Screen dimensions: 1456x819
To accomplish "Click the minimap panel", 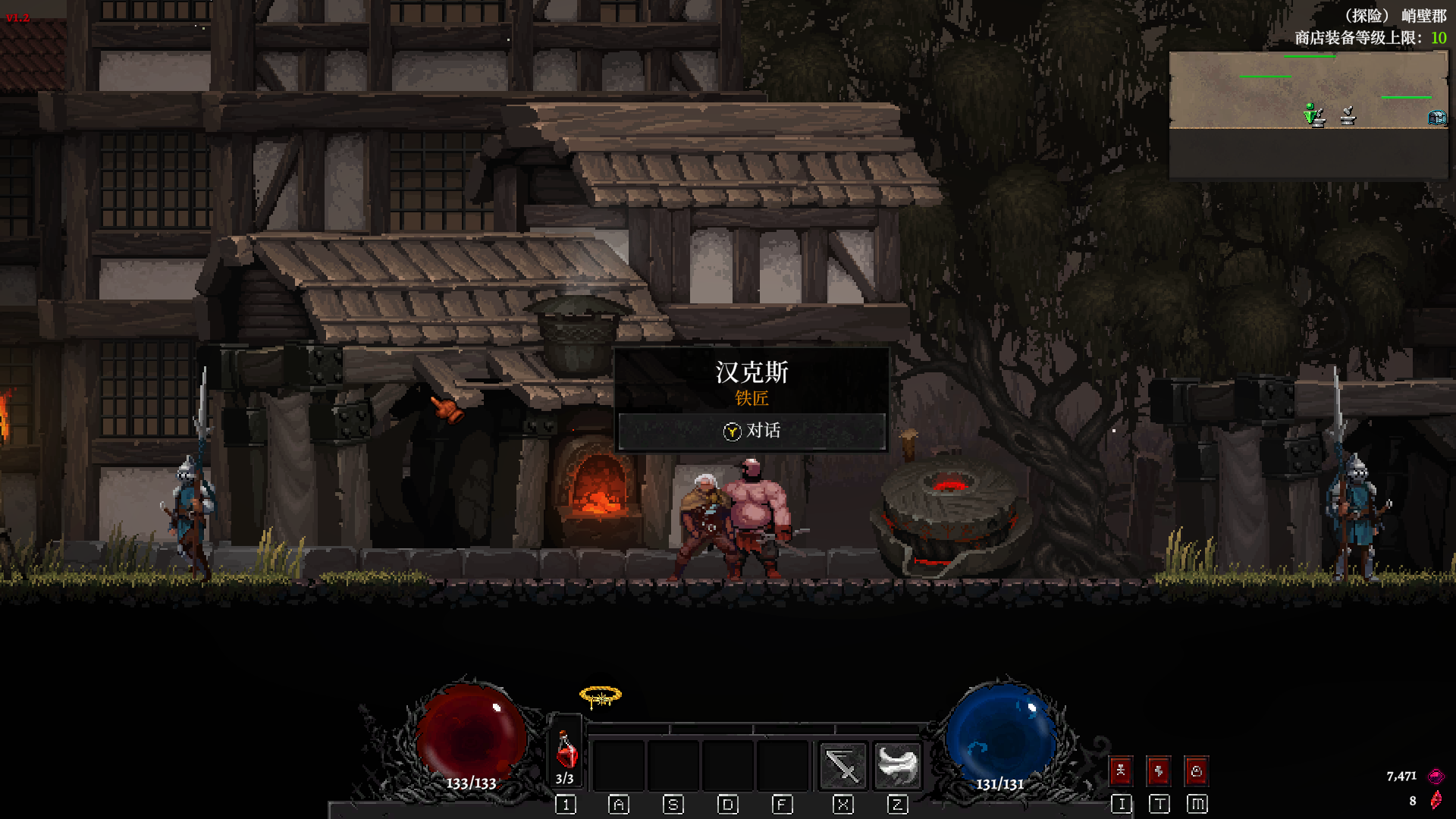I will [1308, 114].
